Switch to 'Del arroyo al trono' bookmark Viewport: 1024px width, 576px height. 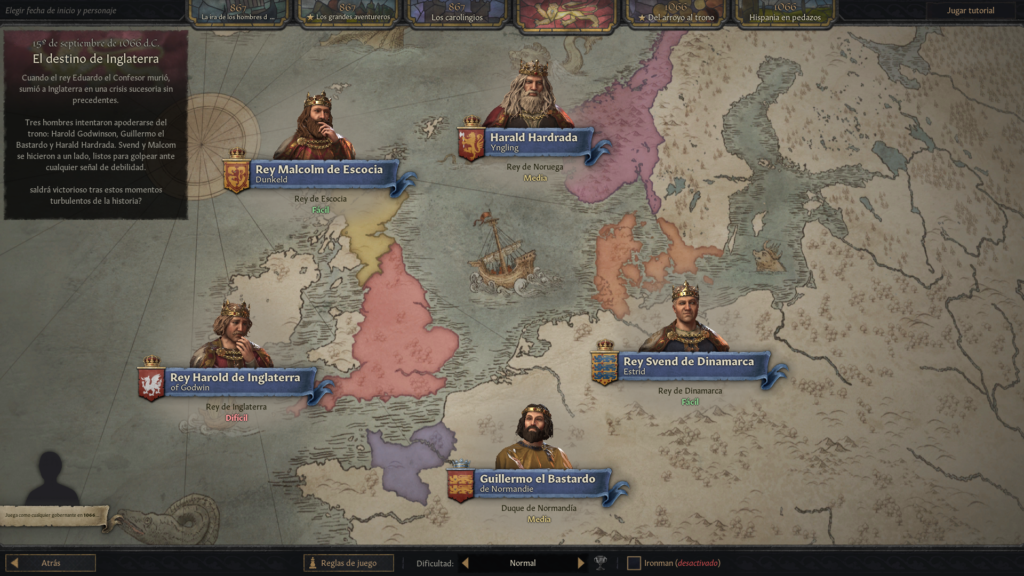677,12
